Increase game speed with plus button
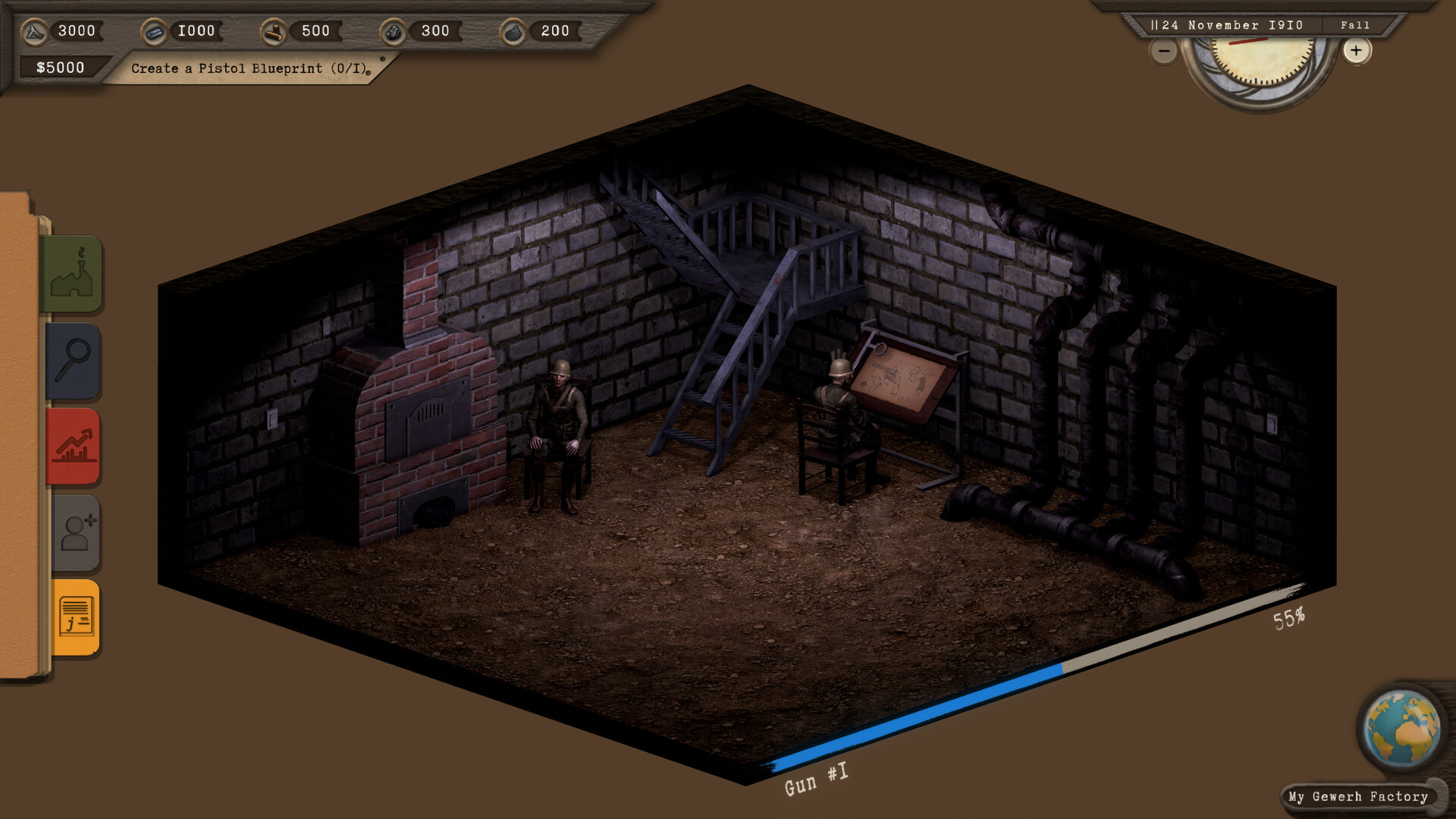 pyautogui.click(x=1357, y=52)
